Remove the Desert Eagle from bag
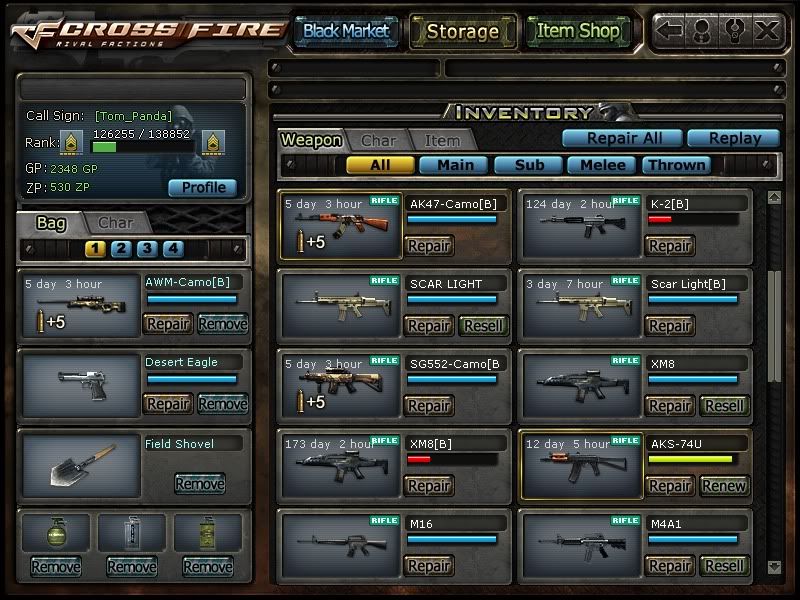The width and height of the screenshot is (800, 600). [222, 404]
